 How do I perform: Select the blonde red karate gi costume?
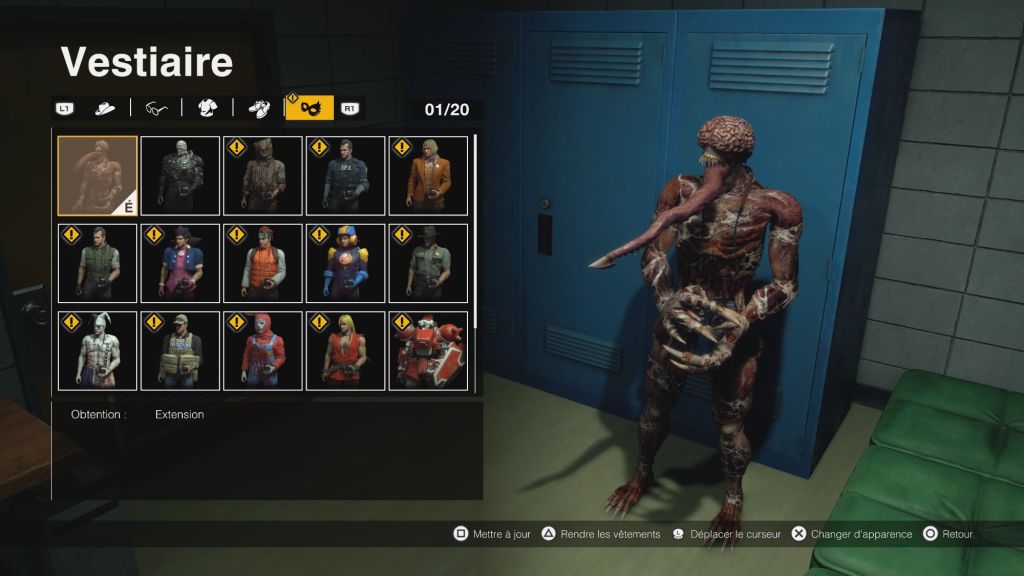point(345,350)
